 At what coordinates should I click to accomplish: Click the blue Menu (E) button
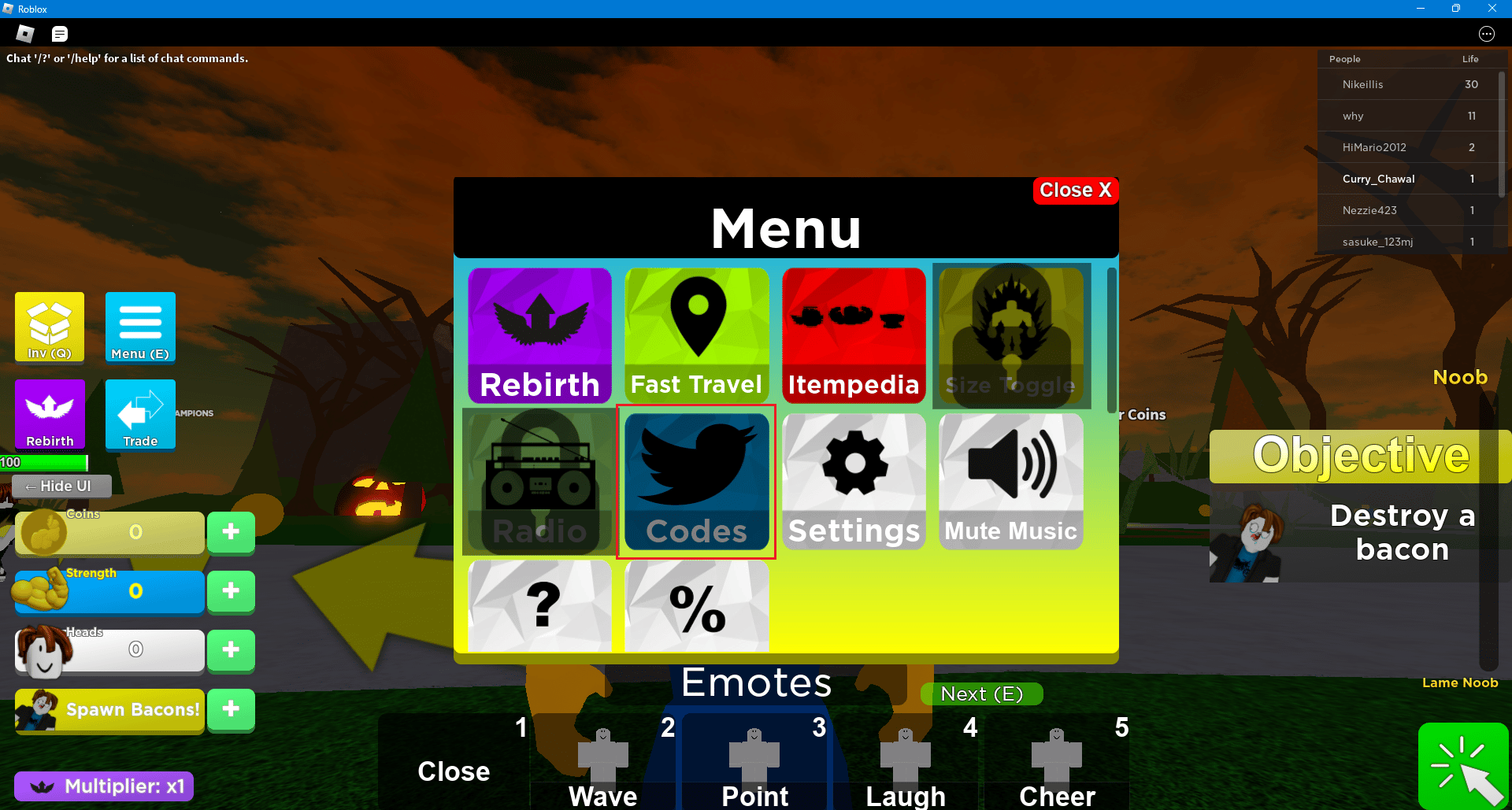click(x=140, y=327)
